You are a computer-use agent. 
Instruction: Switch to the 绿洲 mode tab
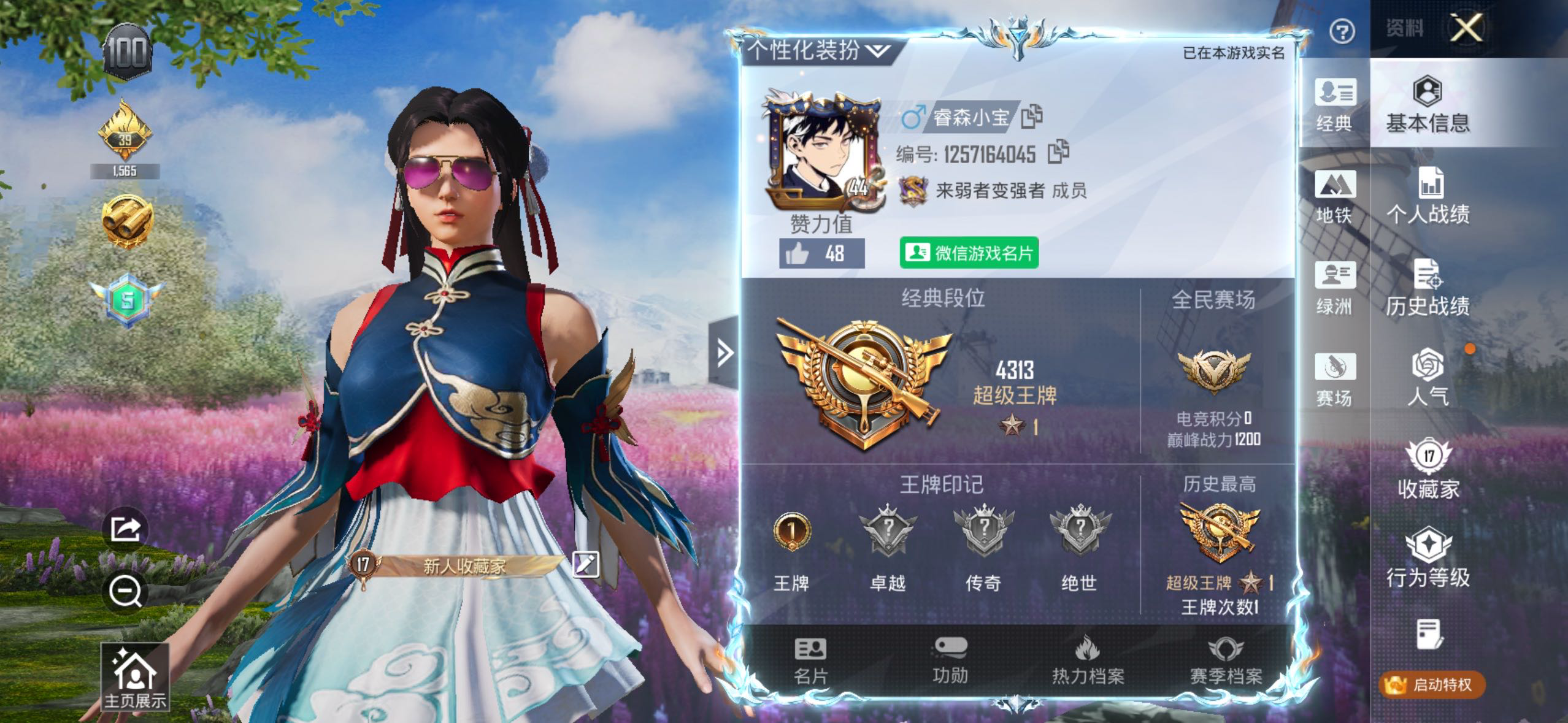pos(1334,287)
